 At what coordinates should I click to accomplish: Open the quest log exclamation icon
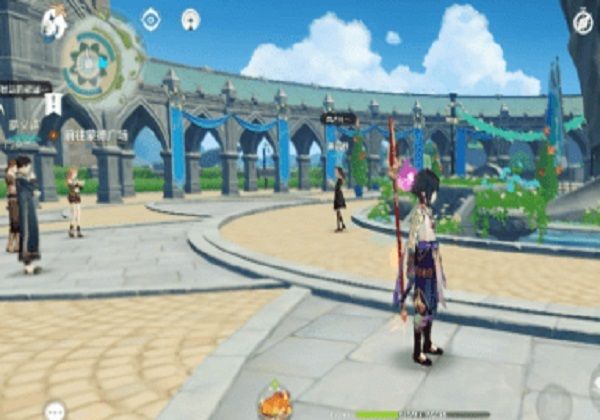point(53,103)
